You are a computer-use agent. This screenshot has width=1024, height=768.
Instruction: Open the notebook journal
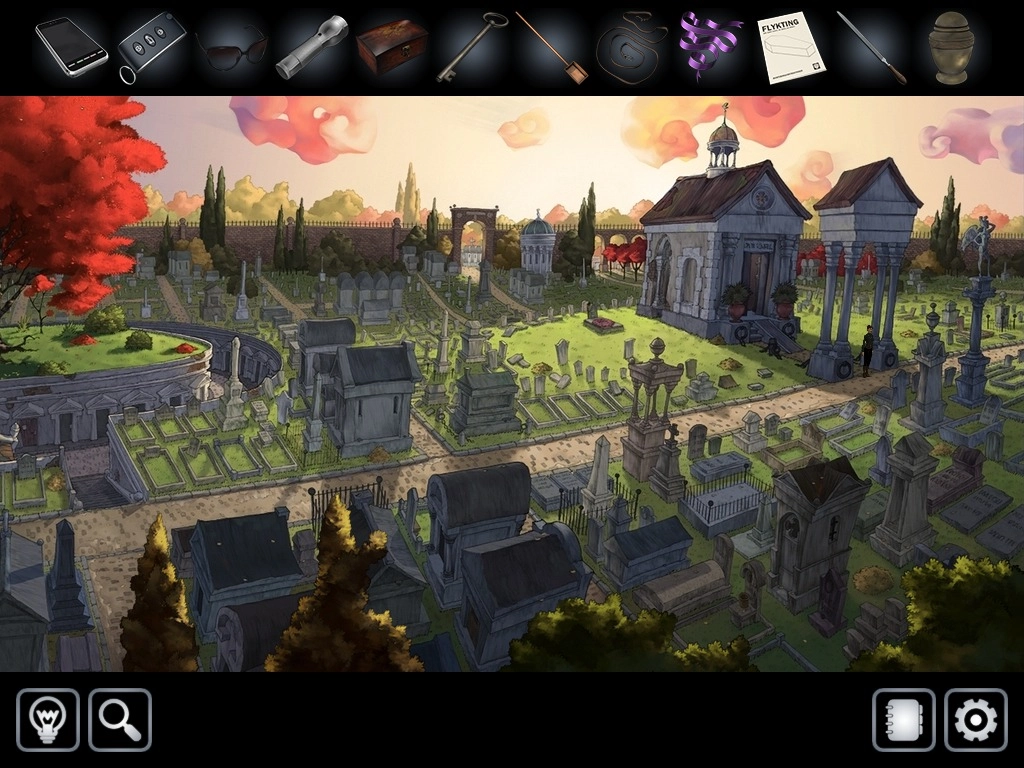pyautogui.click(x=904, y=720)
